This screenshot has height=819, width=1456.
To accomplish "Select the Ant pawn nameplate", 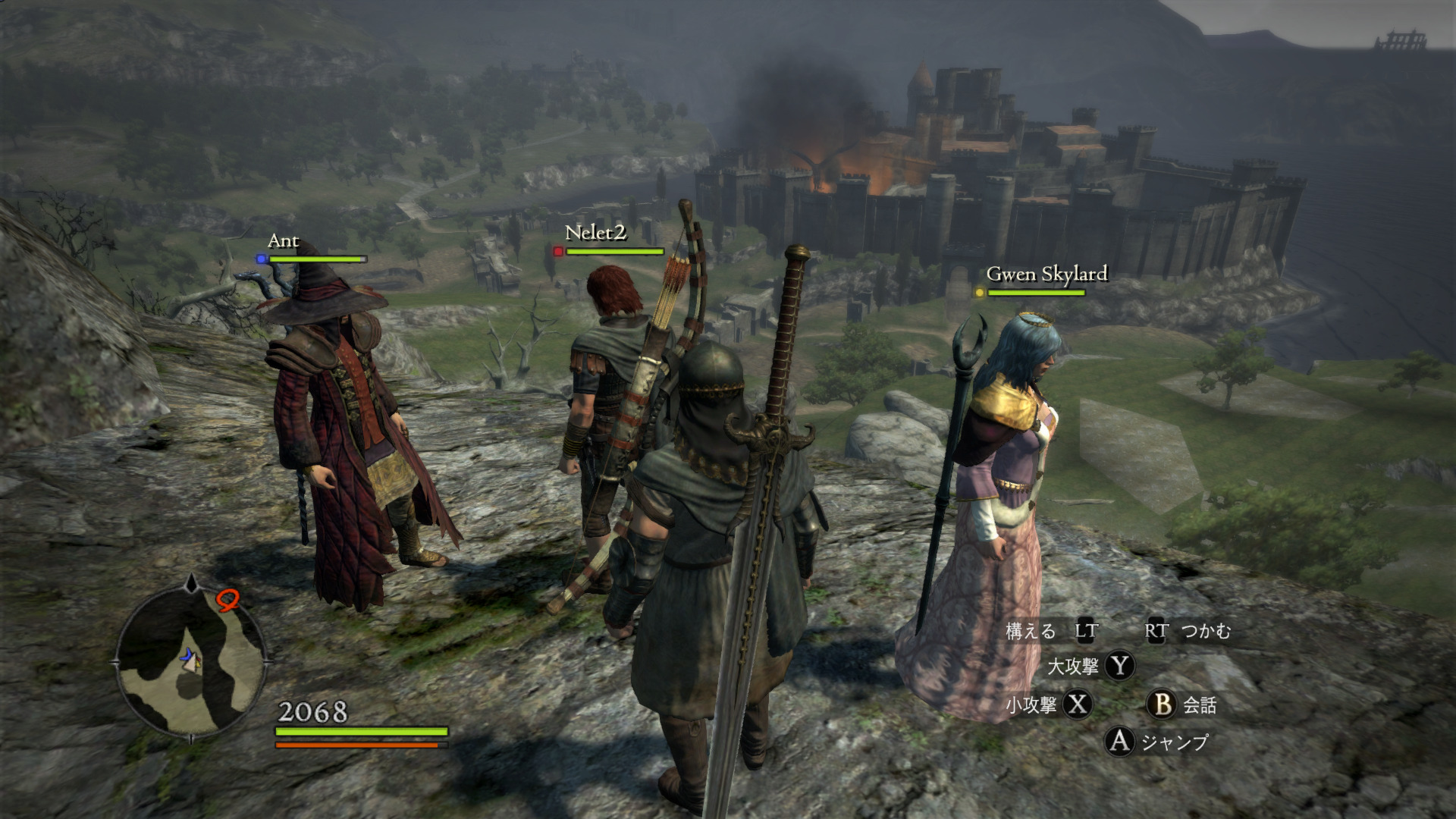I will pyautogui.click(x=284, y=241).
